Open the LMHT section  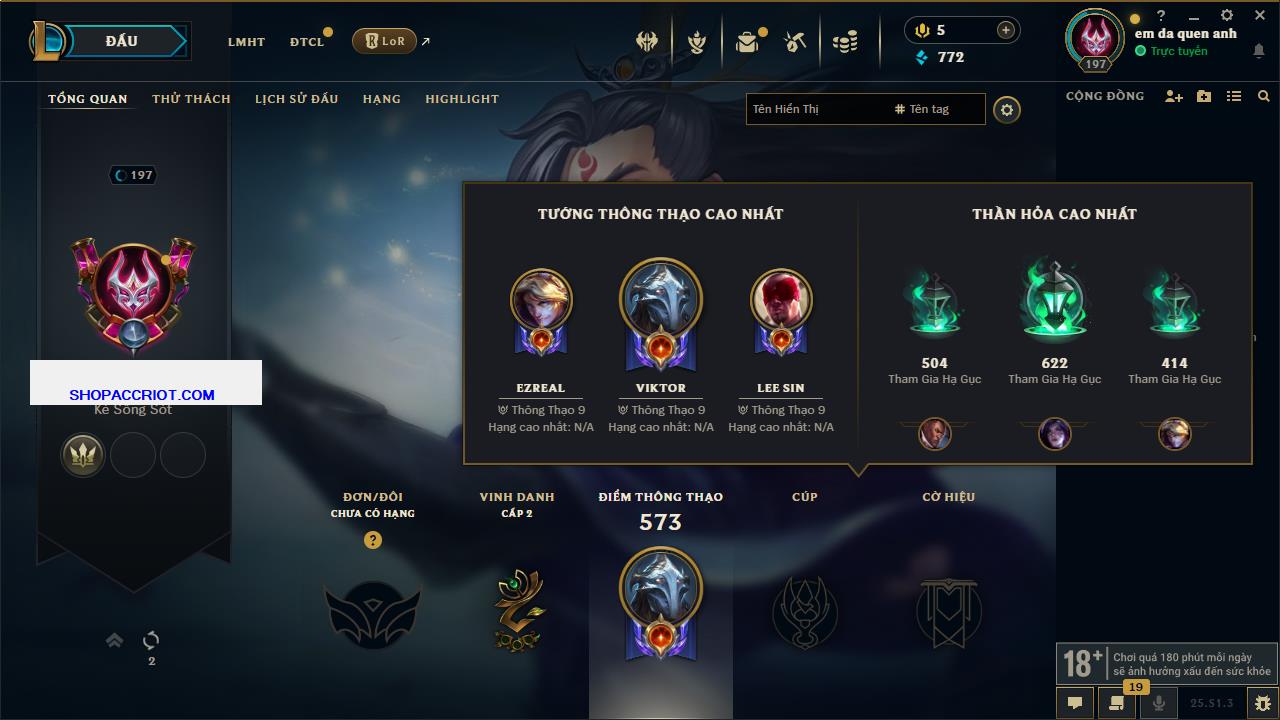pyautogui.click(x=246, y=42)
